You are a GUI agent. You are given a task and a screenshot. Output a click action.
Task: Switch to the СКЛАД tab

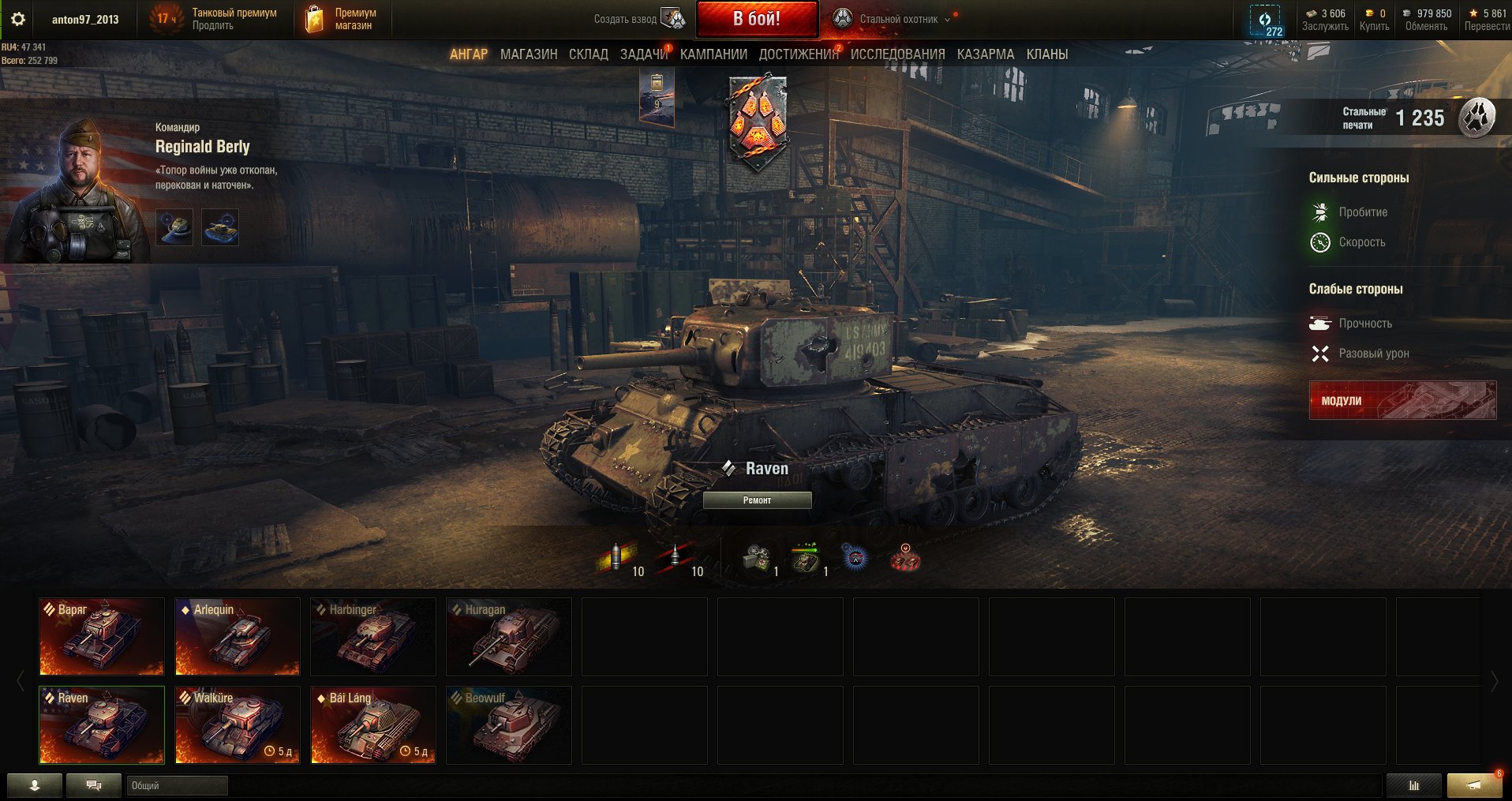coord(588,54)
